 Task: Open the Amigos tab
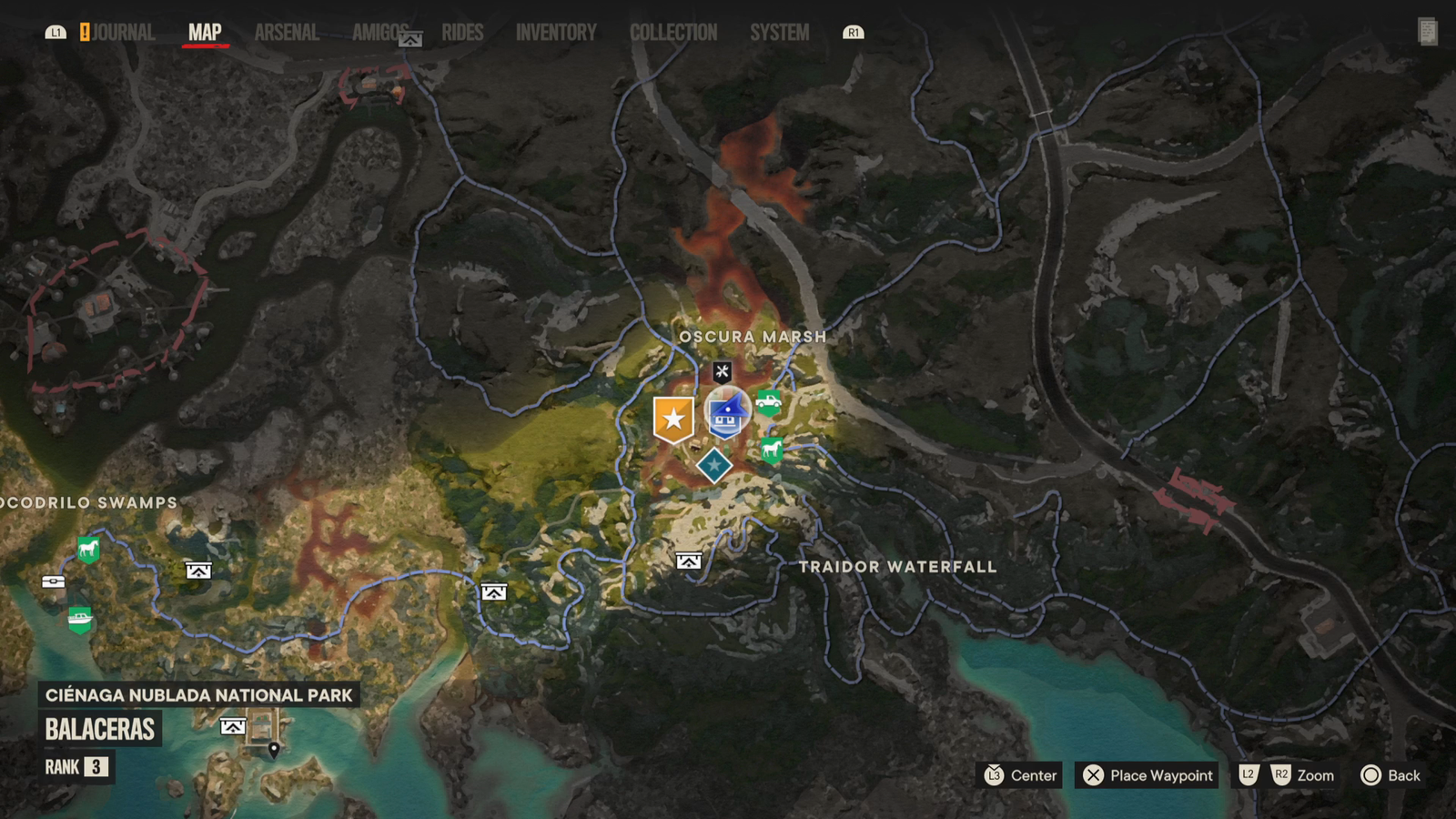click(x=379, y=33)
